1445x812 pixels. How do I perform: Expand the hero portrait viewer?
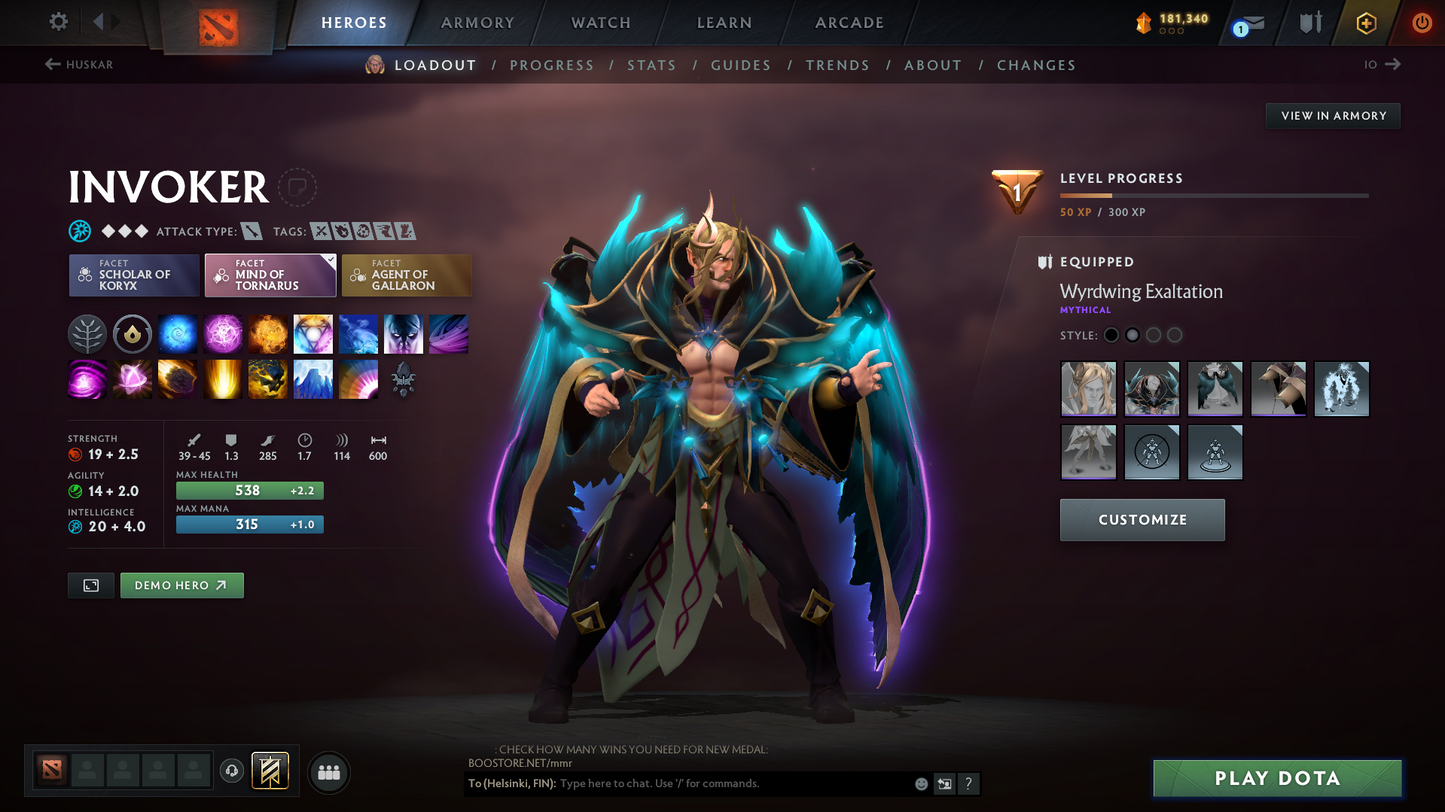tap(91, 585)
